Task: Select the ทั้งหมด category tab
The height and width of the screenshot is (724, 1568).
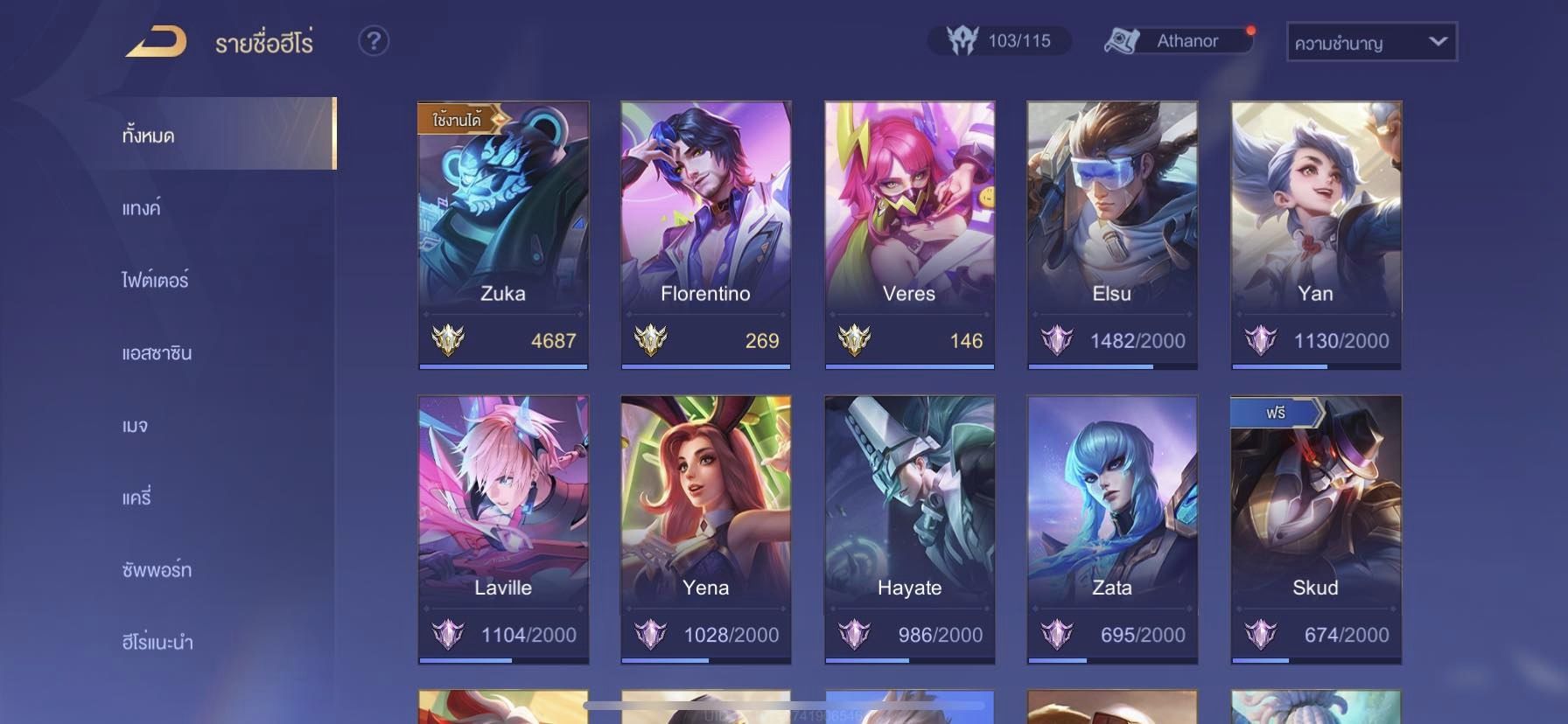Action: pyautogui.click(x=149, y=136)
